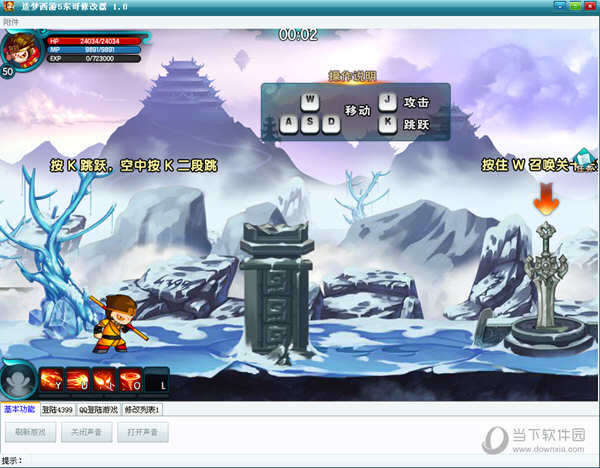Select the empty L skill slot
The height and width of the screenshot is (468, 600).
coord(157,381)
